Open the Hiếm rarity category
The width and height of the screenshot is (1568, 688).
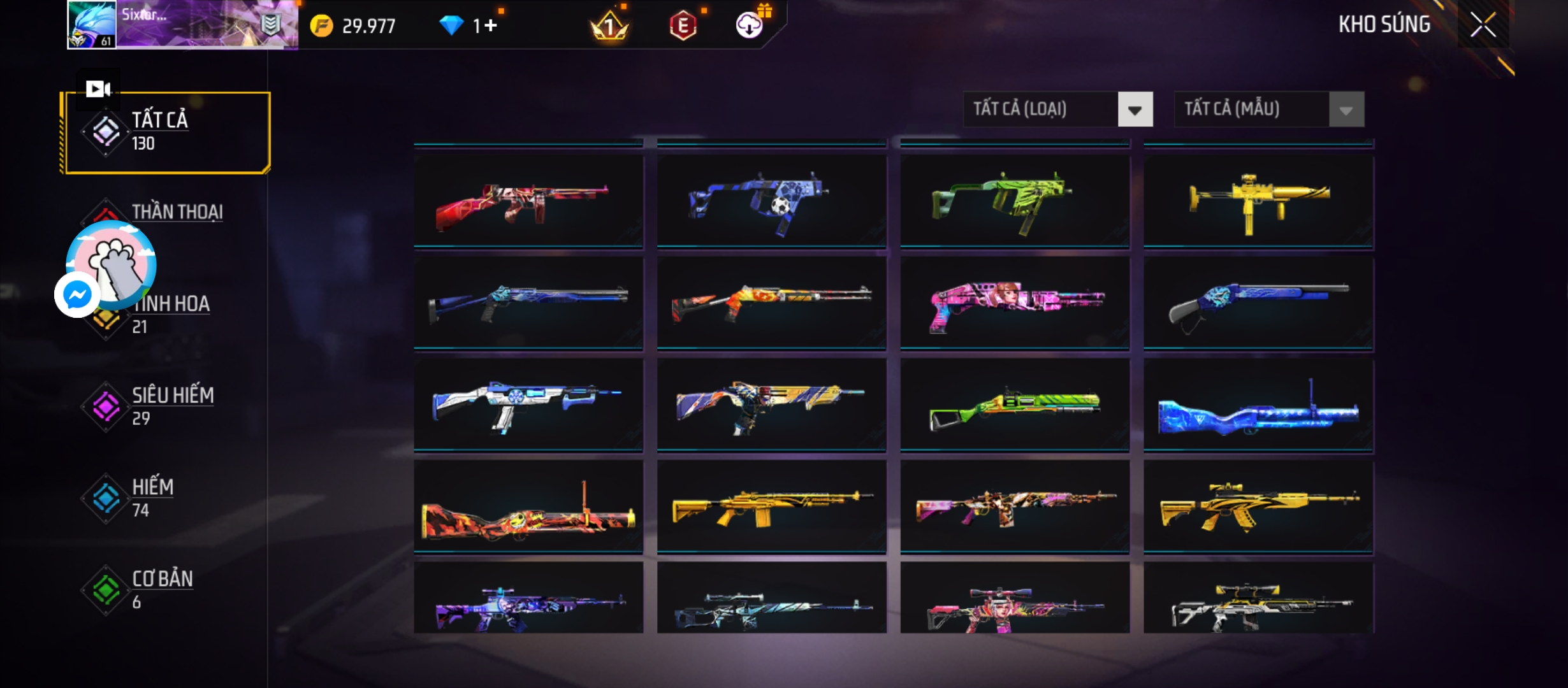click(152, 497)
